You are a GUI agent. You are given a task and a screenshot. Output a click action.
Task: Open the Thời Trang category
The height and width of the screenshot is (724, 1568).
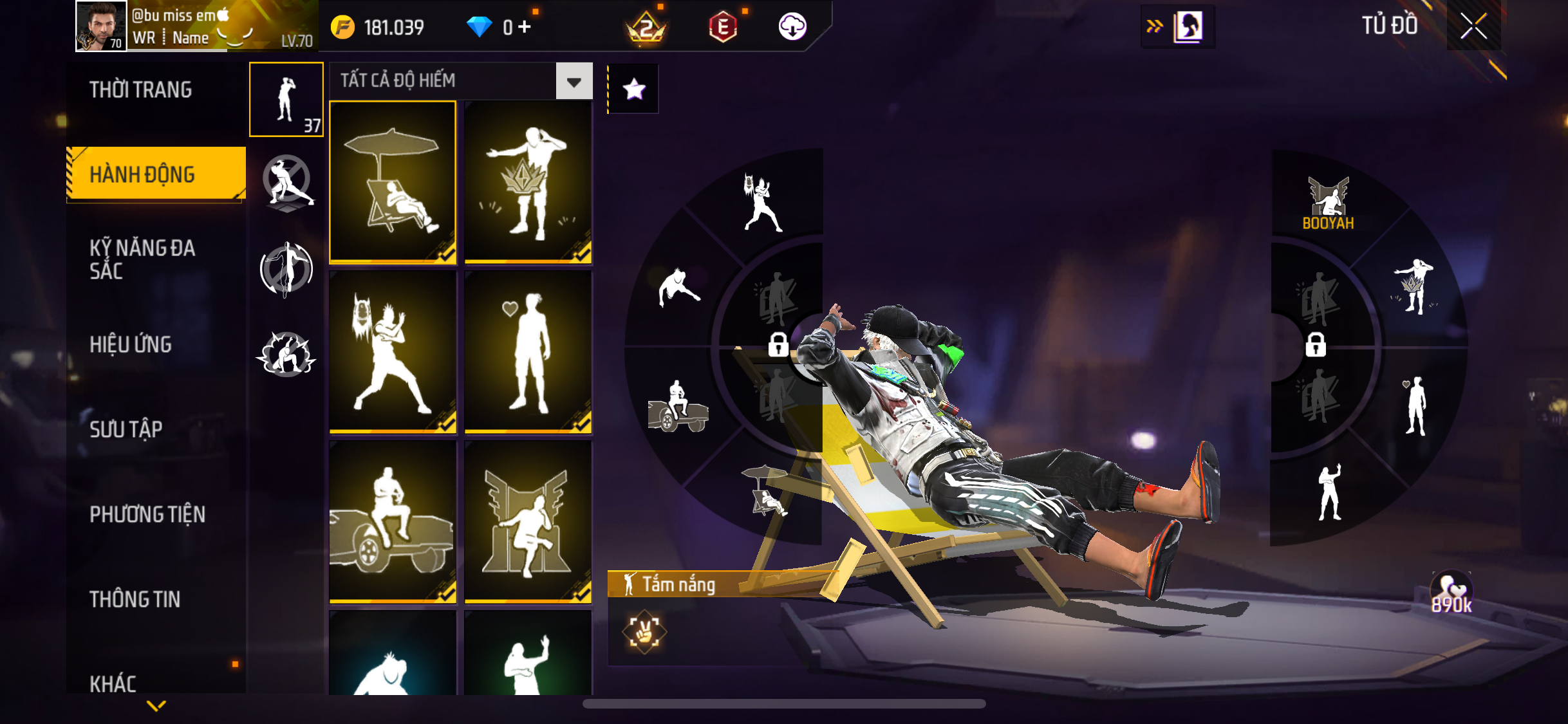(140, 89)
